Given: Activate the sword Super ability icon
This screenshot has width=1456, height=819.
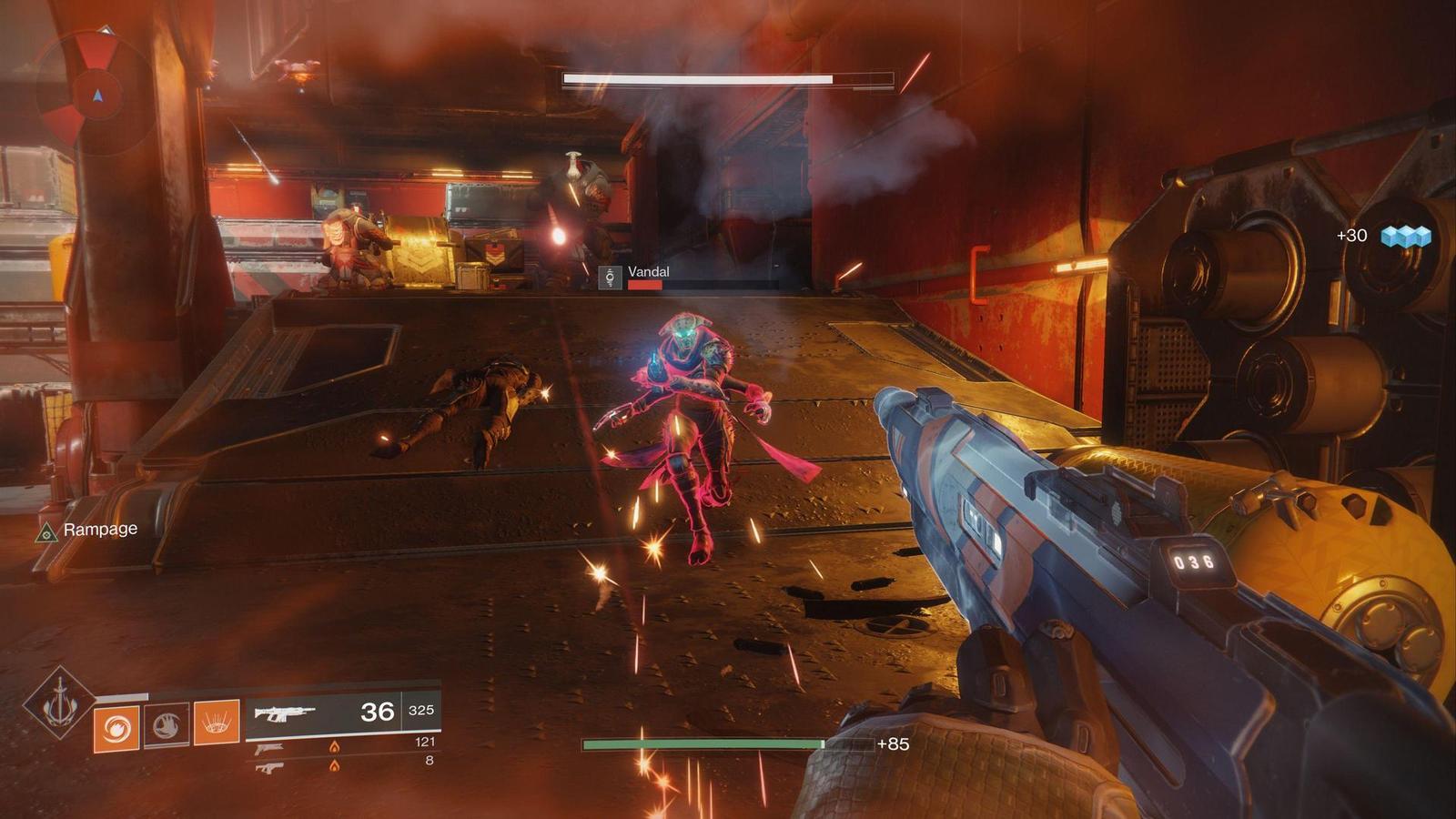Looking at the screenshot, I should pyautogui.click(x=59, y=703).
